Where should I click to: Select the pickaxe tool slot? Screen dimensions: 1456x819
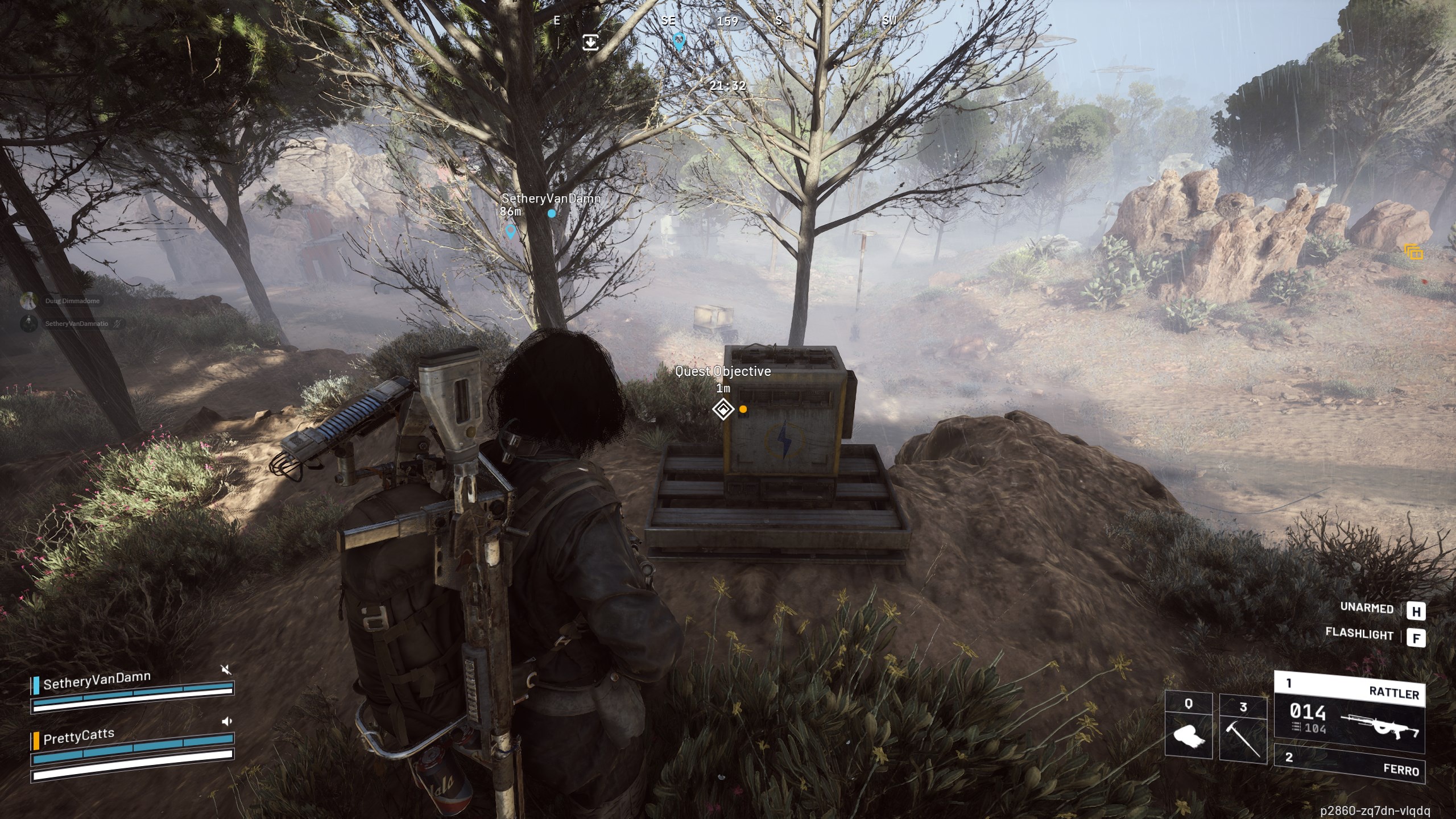(1243, 729)
